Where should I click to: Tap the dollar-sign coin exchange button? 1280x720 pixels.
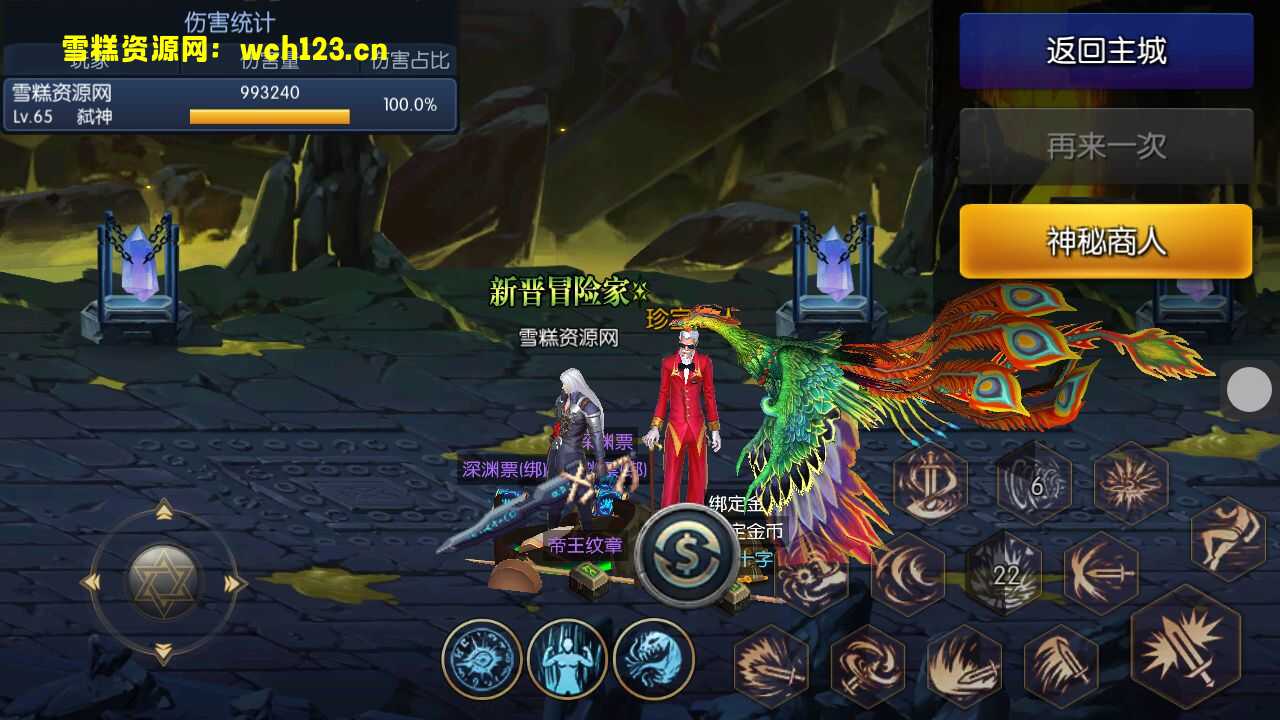(687, 556)
